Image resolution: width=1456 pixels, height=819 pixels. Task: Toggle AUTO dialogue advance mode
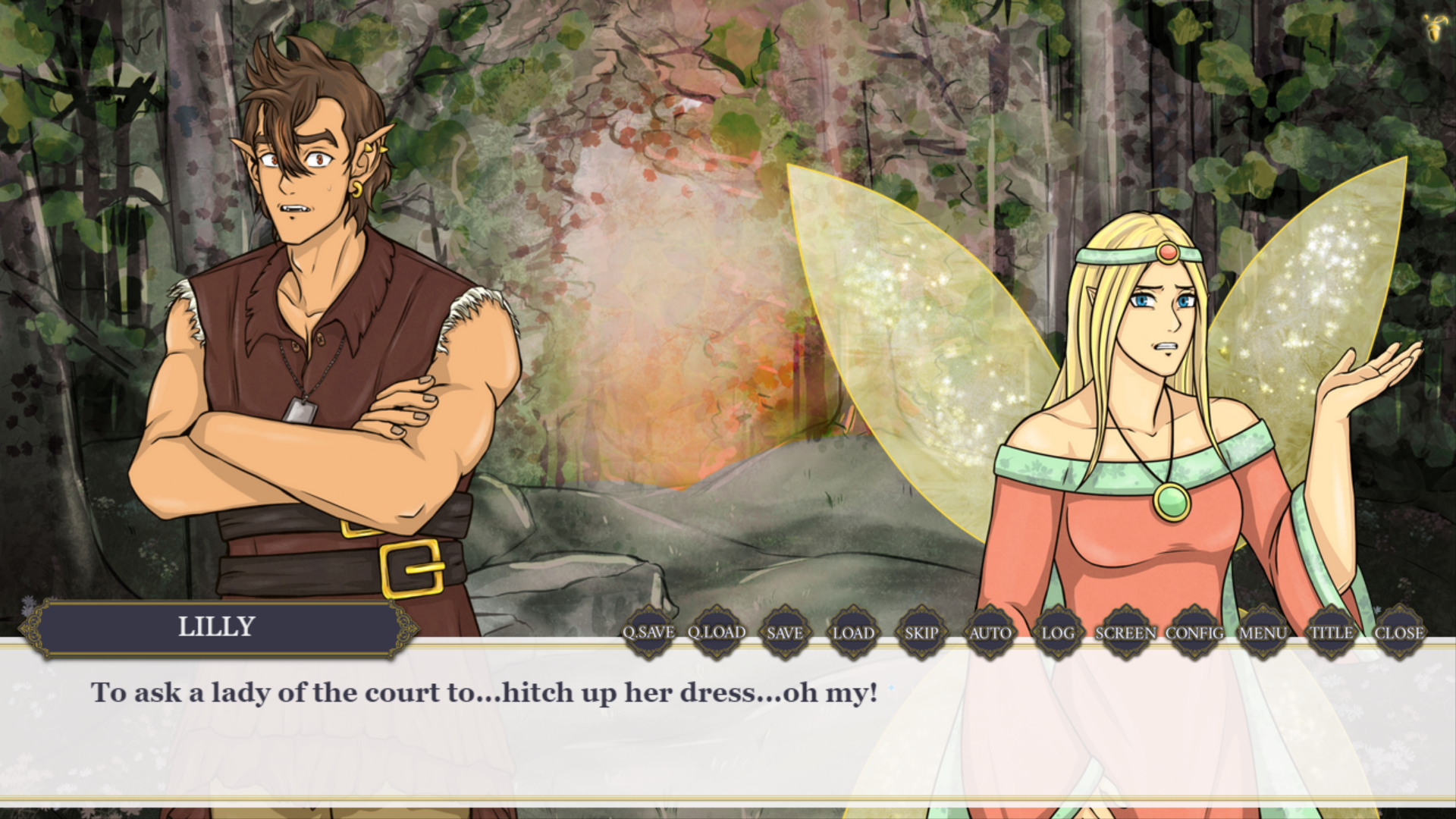[990, 632]
